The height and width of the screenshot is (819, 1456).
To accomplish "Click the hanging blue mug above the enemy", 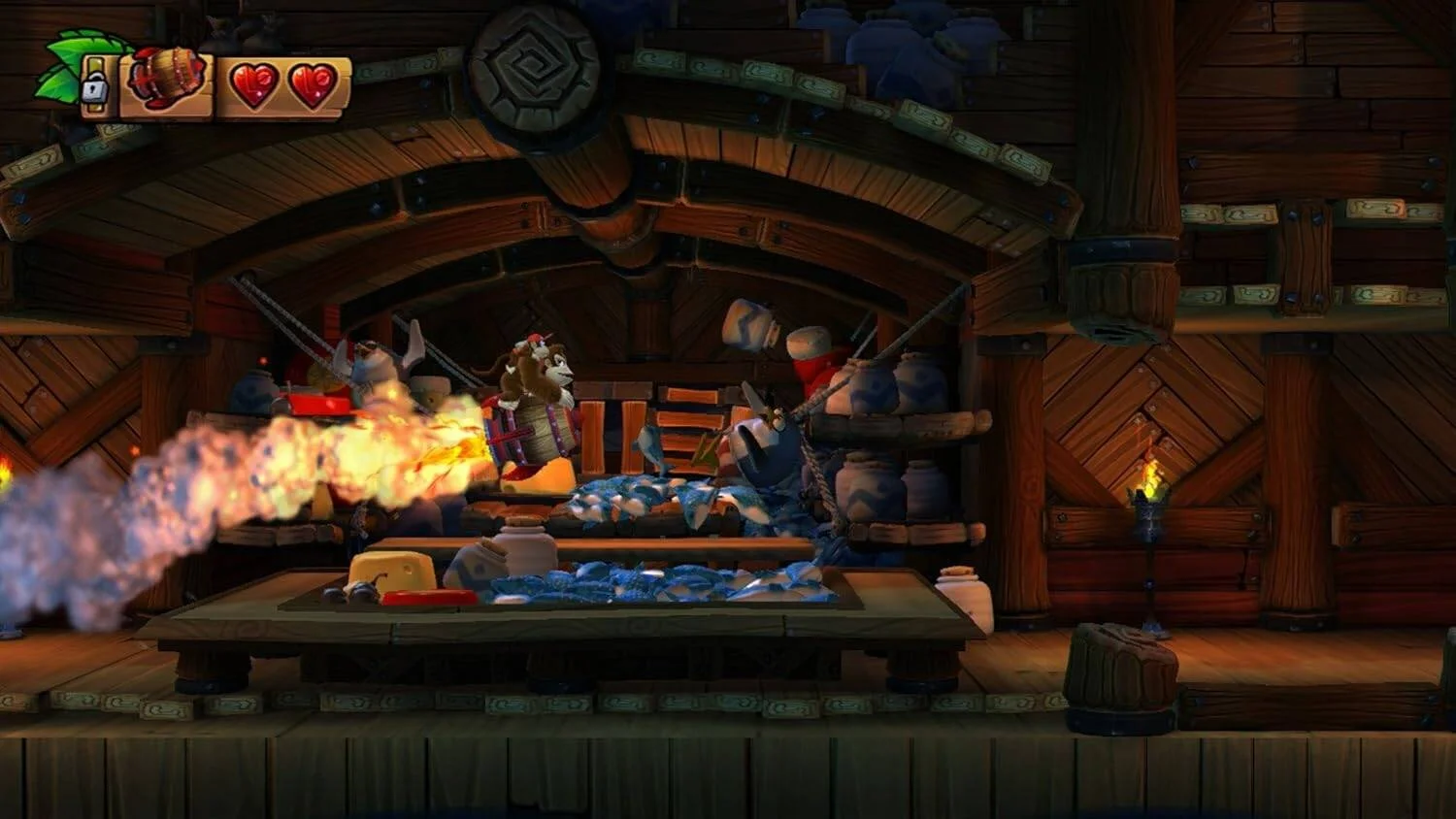I will click(x=747, y=325).
